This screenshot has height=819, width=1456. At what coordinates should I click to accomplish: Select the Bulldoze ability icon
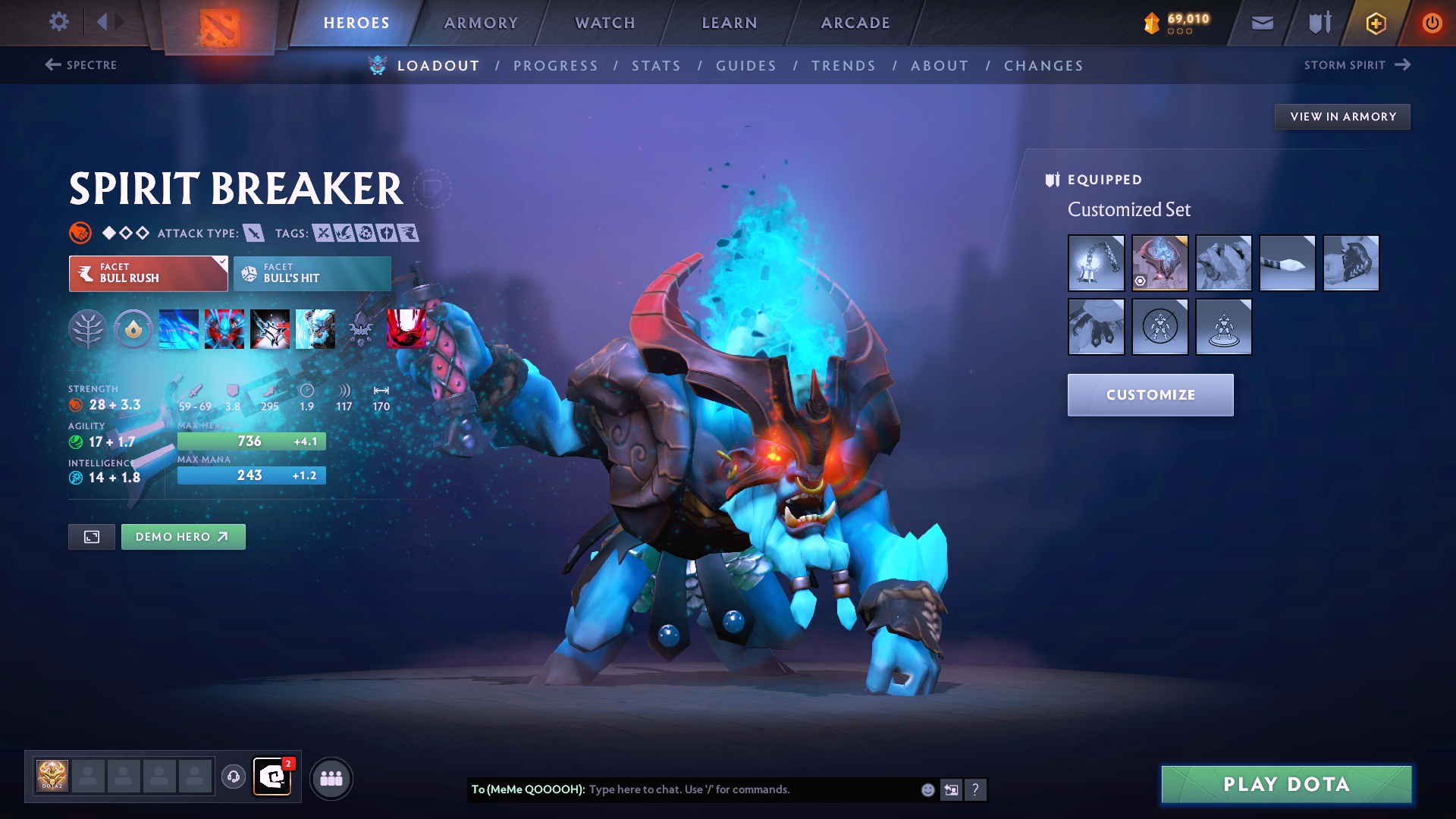pyautogui.click(x=224, y=329)
